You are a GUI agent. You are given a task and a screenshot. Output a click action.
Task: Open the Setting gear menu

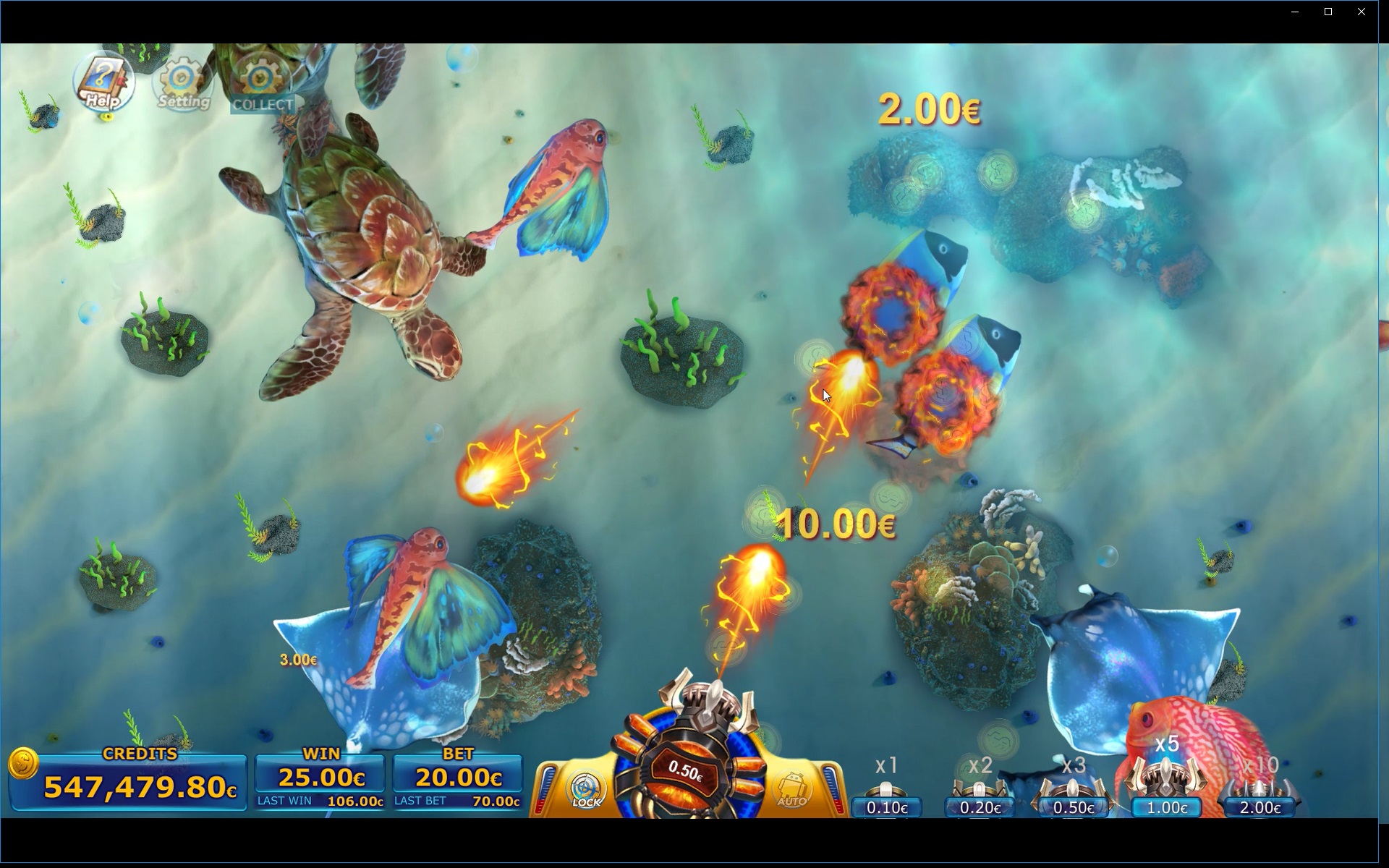pyautogui.click(x=180, y=81)
